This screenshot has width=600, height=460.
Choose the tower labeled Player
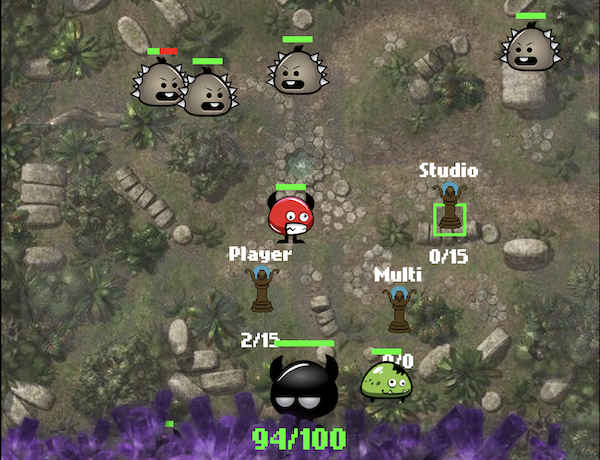[261, 292]
